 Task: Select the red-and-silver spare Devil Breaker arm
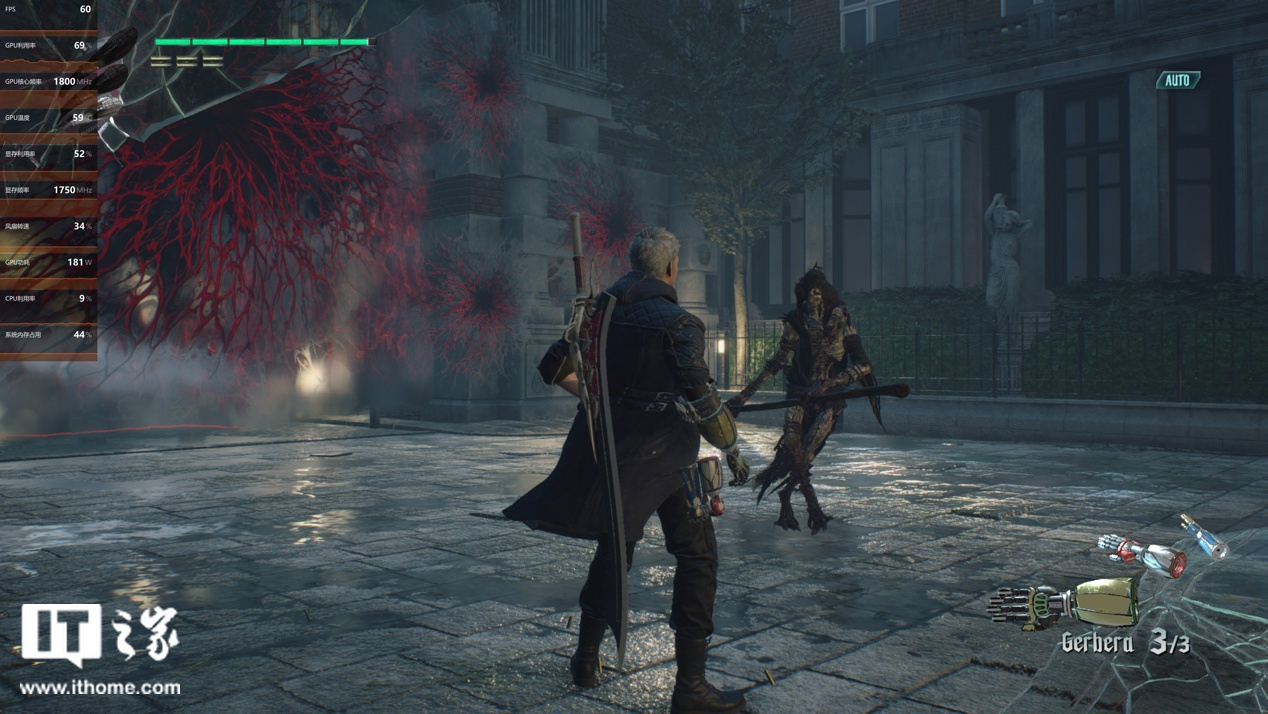(1142, 553)
